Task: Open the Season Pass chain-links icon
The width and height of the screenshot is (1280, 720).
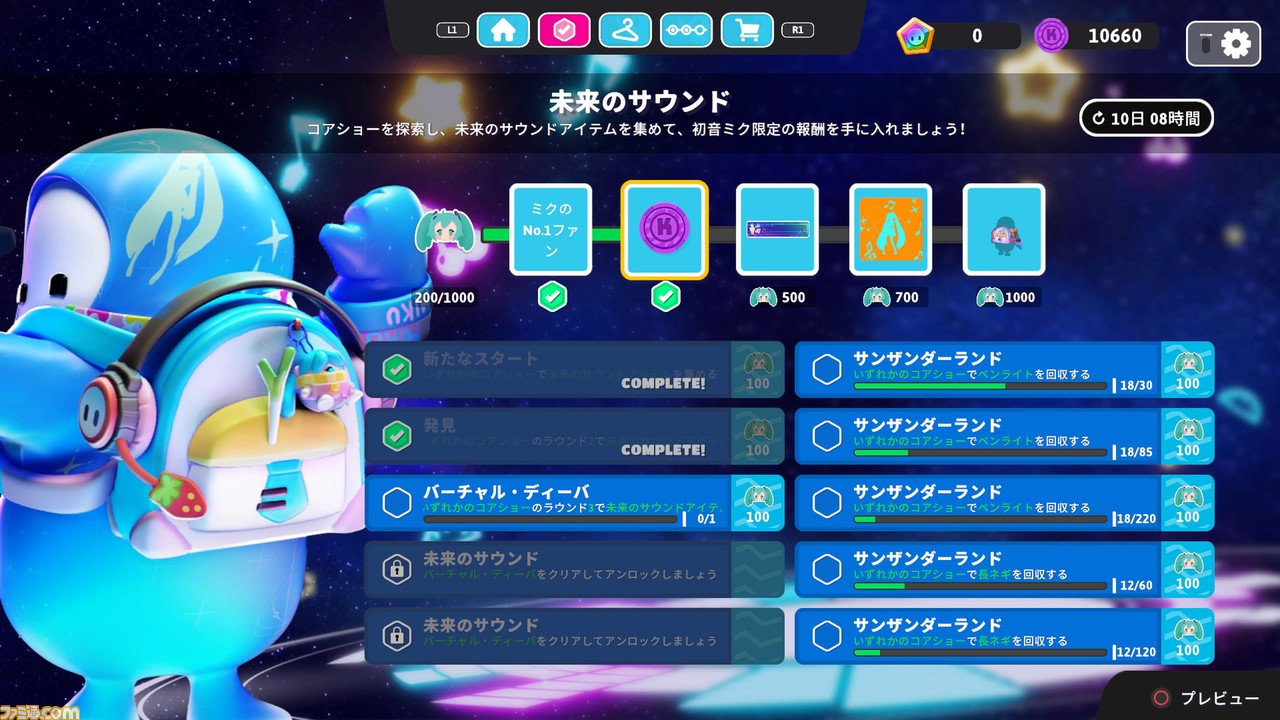Action: [x=687, y=30]
